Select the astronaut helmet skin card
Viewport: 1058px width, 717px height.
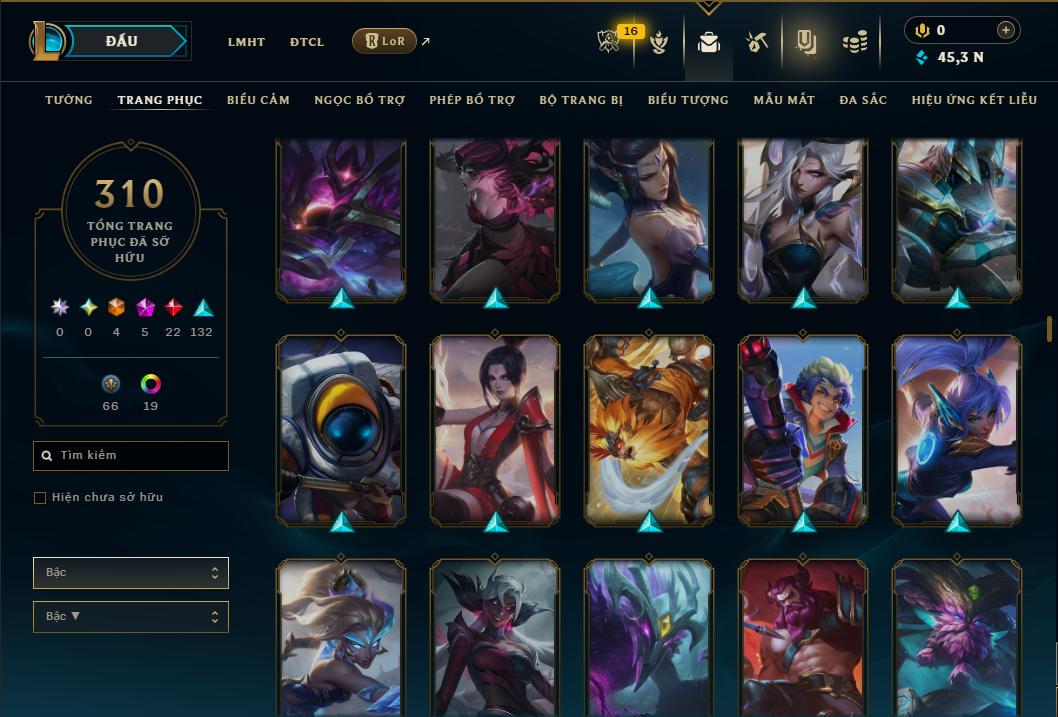click(x=341, y=430)
